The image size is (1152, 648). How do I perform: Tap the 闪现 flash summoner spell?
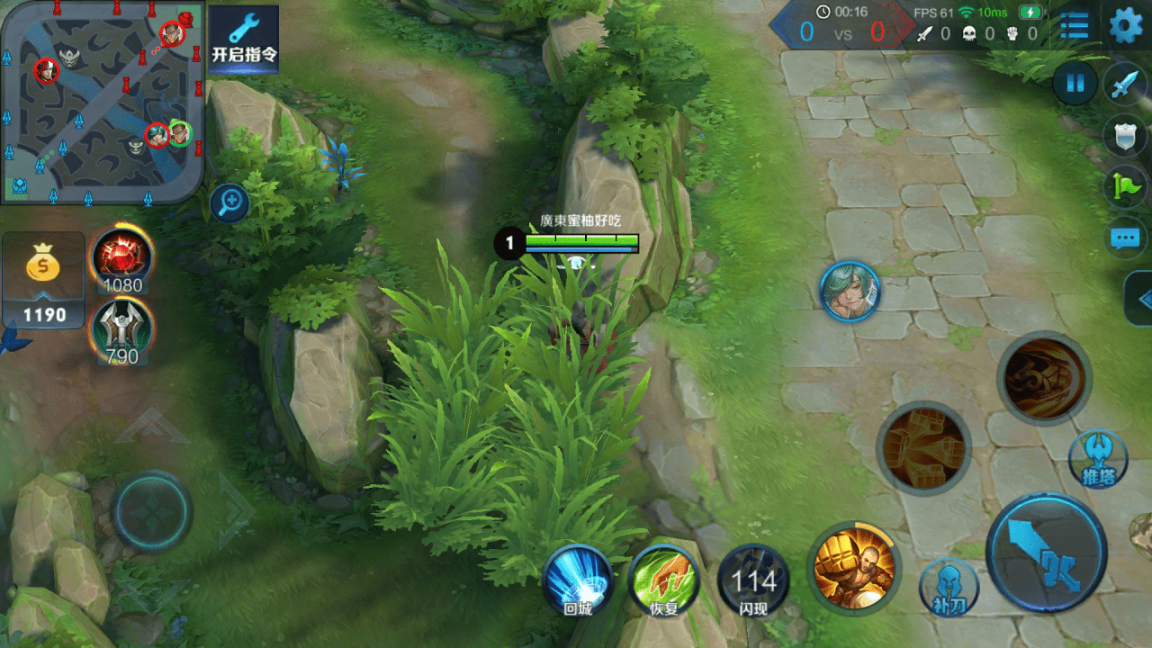tap(753, 581)
